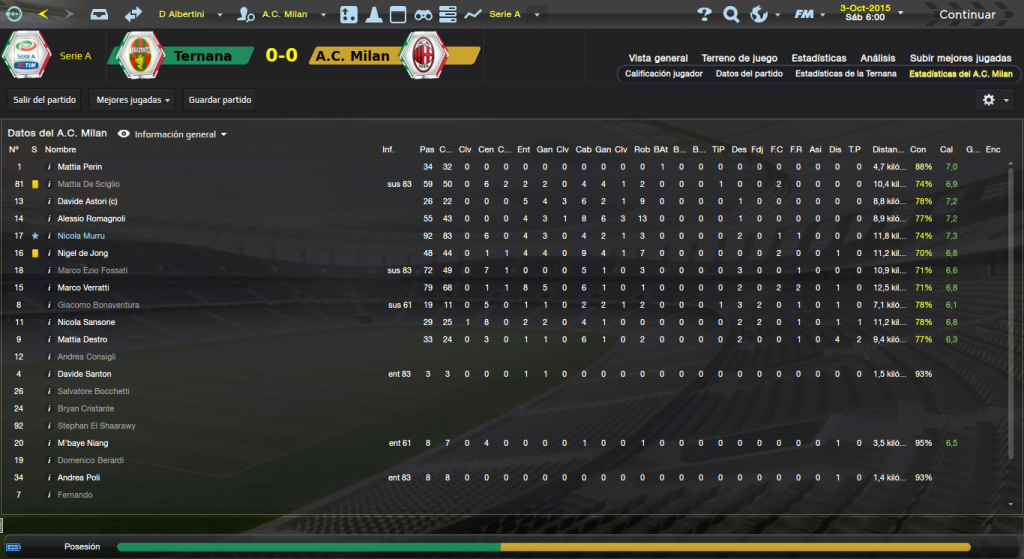Viewport: 1024px width, 559px height.
Task: Open Información general view dropdown
Action: pyautogui.click(x=175, y=134)
